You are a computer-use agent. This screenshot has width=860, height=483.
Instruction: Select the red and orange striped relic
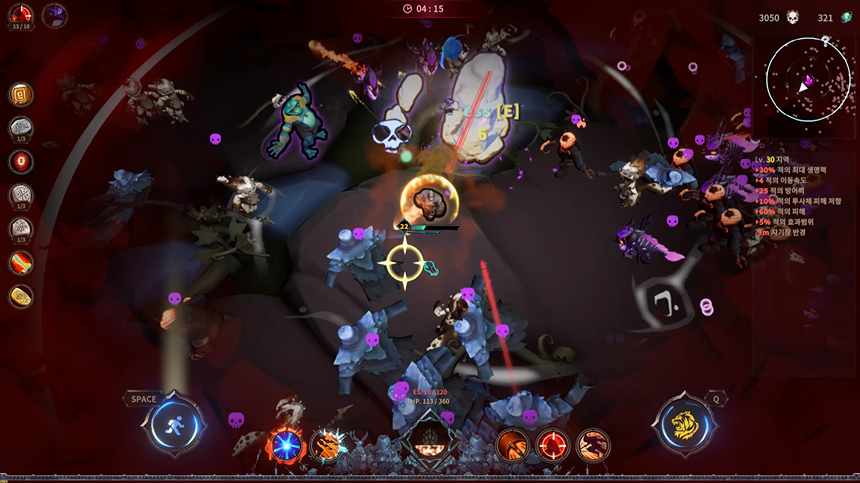pyautogui.click(x=21, y=263)
